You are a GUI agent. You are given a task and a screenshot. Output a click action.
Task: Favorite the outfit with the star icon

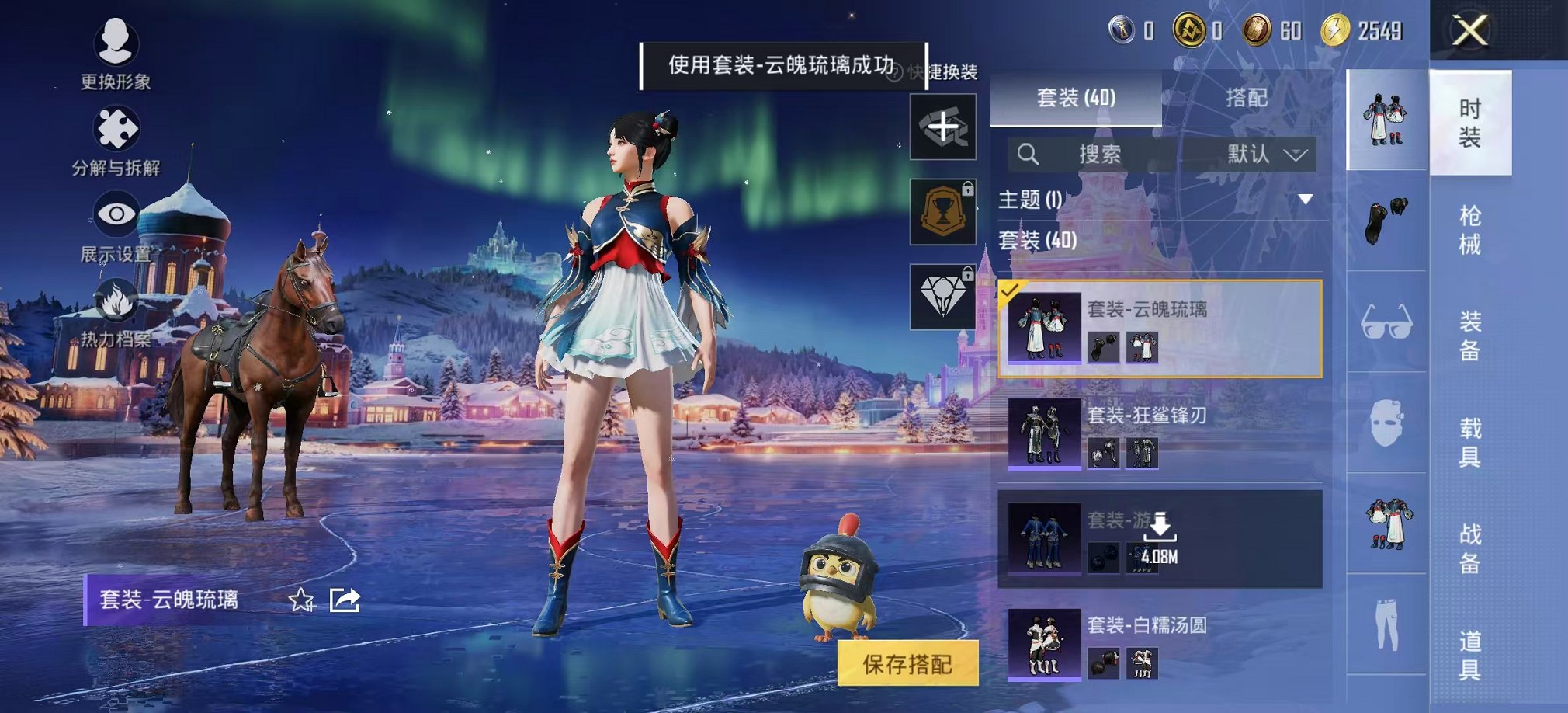tap(301, 600)
